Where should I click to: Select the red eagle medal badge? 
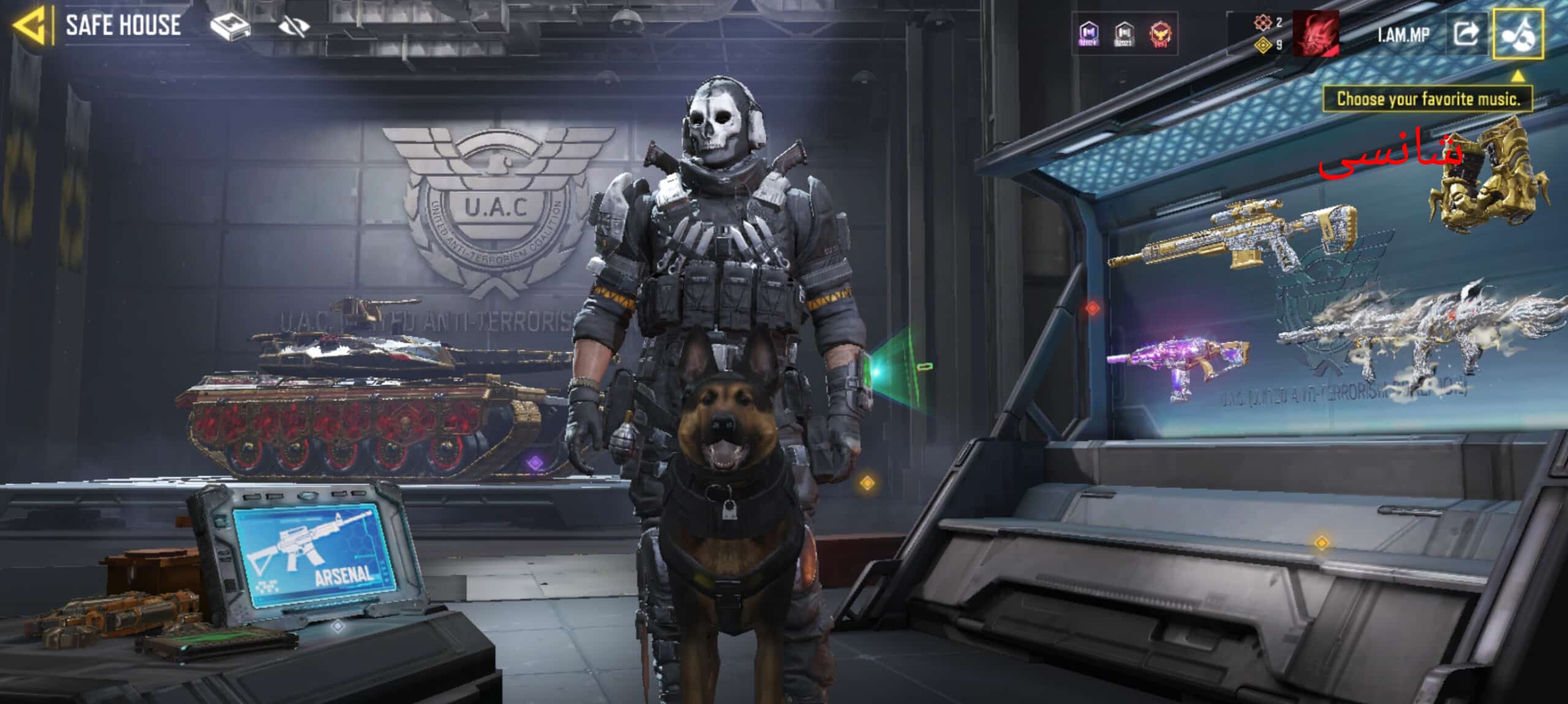(1160, 34)
